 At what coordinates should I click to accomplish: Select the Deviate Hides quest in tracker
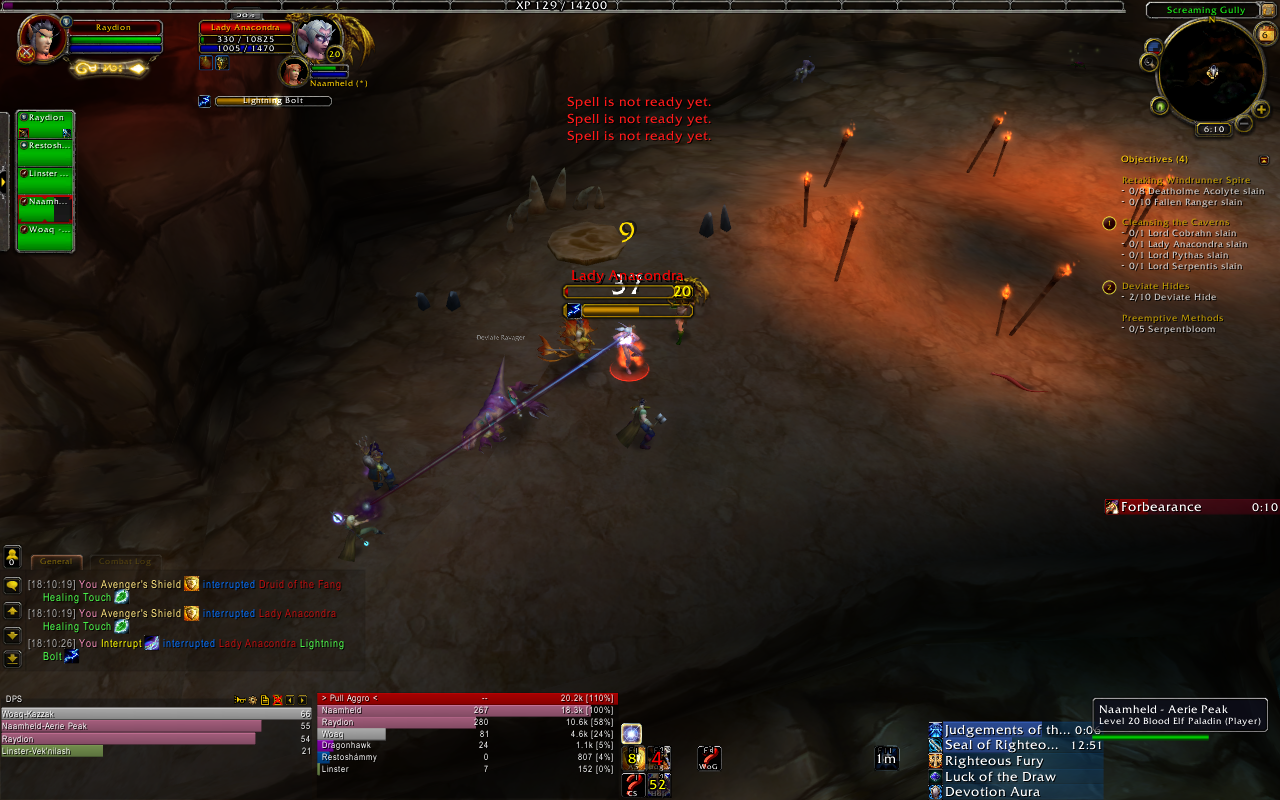point(1155,286)
